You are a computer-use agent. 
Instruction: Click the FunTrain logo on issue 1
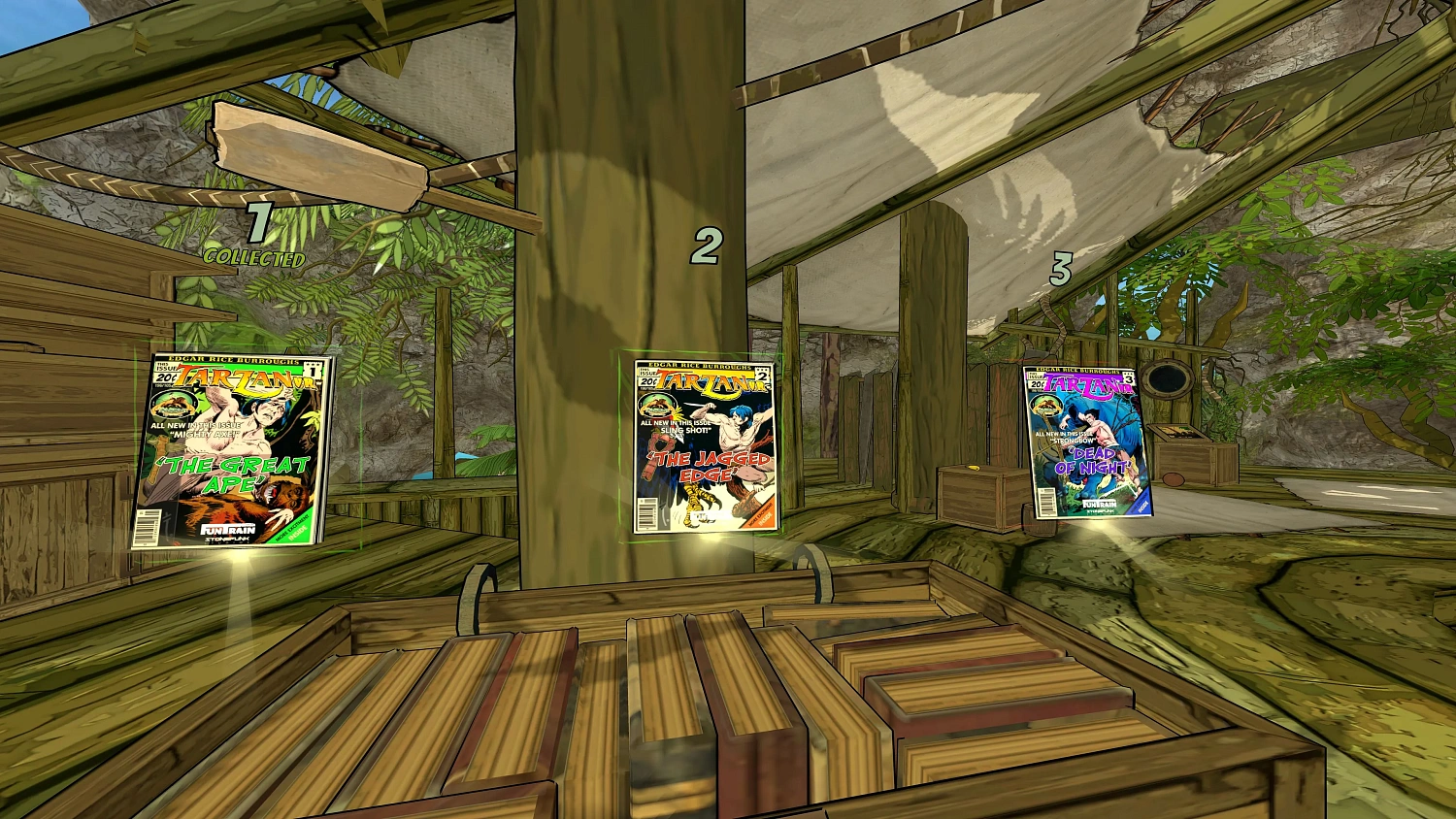click(226, 529)
